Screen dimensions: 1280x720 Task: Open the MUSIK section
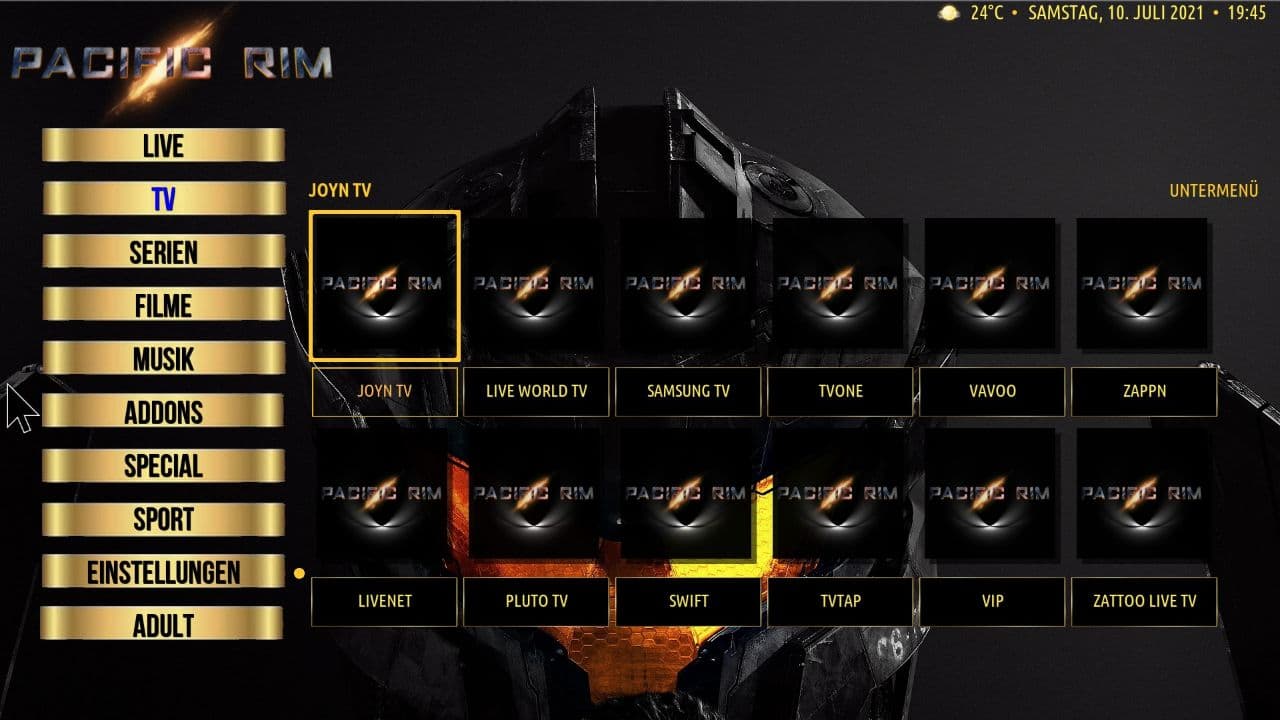[163, 358]
